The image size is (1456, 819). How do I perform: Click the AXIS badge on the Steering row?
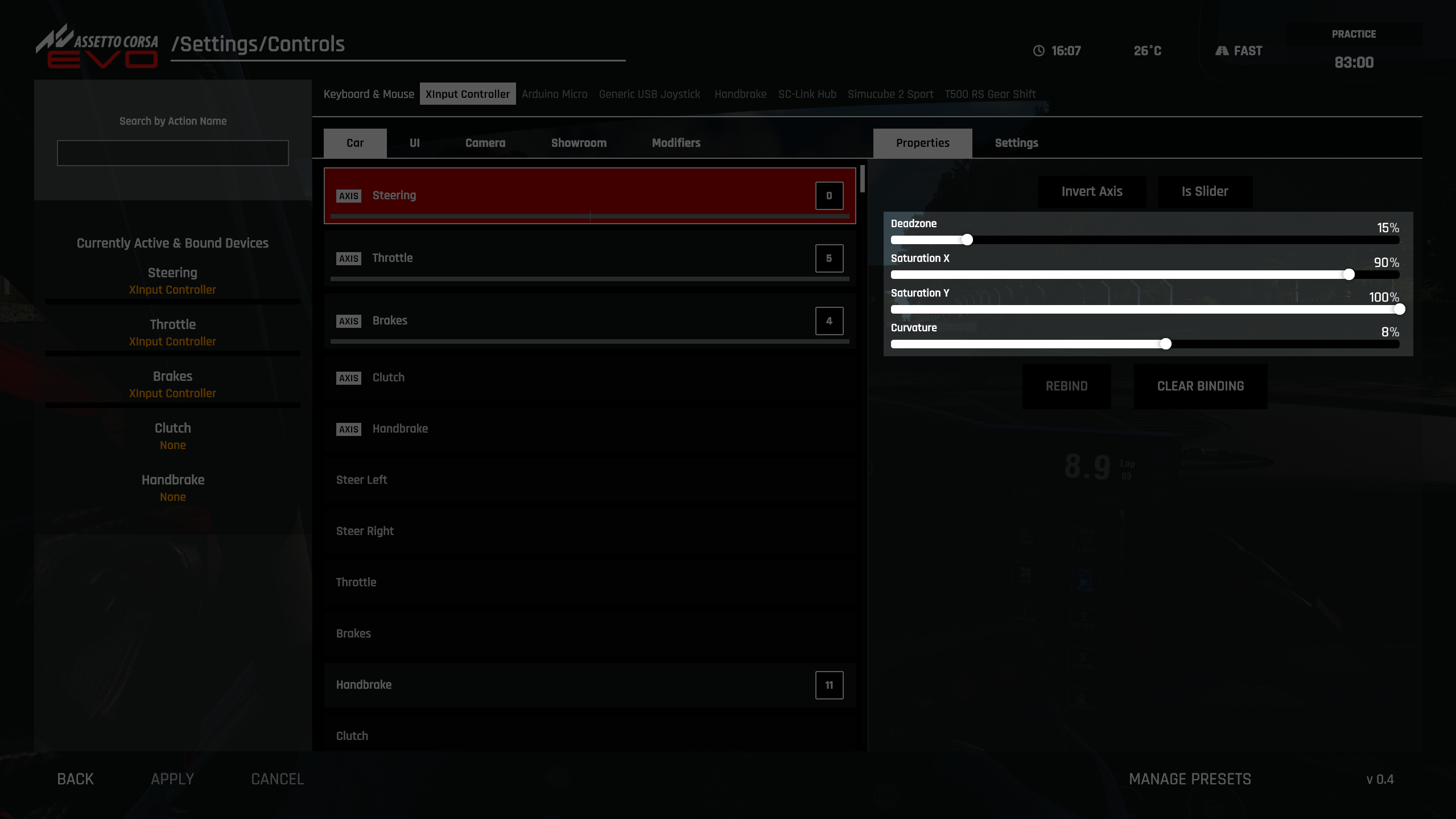pos(349,195)
